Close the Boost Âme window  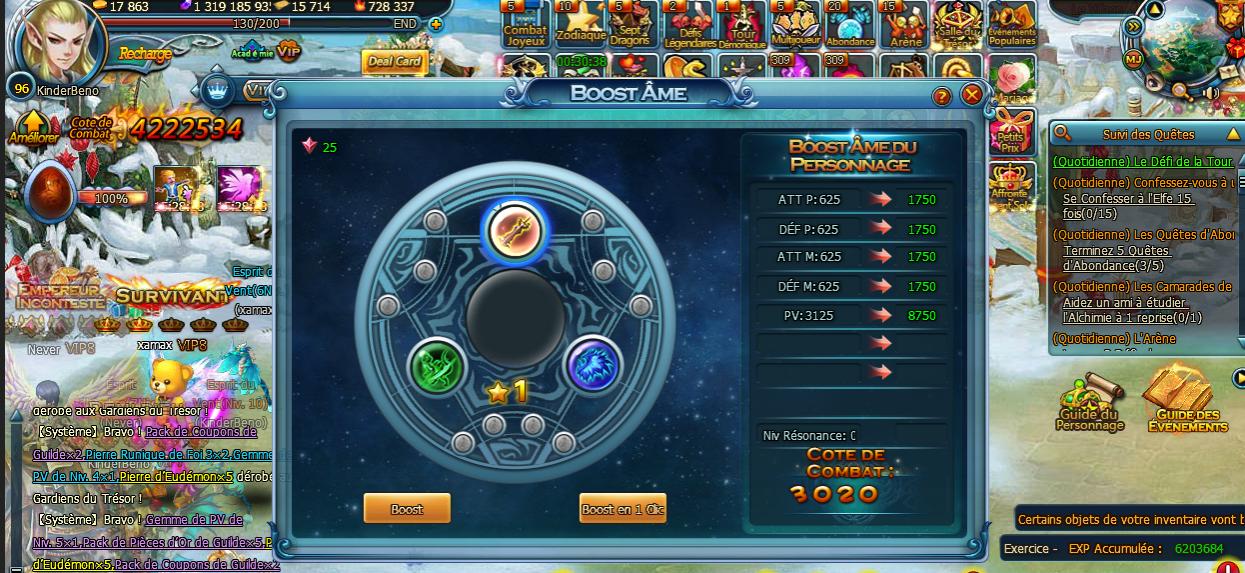click(971, 95)
